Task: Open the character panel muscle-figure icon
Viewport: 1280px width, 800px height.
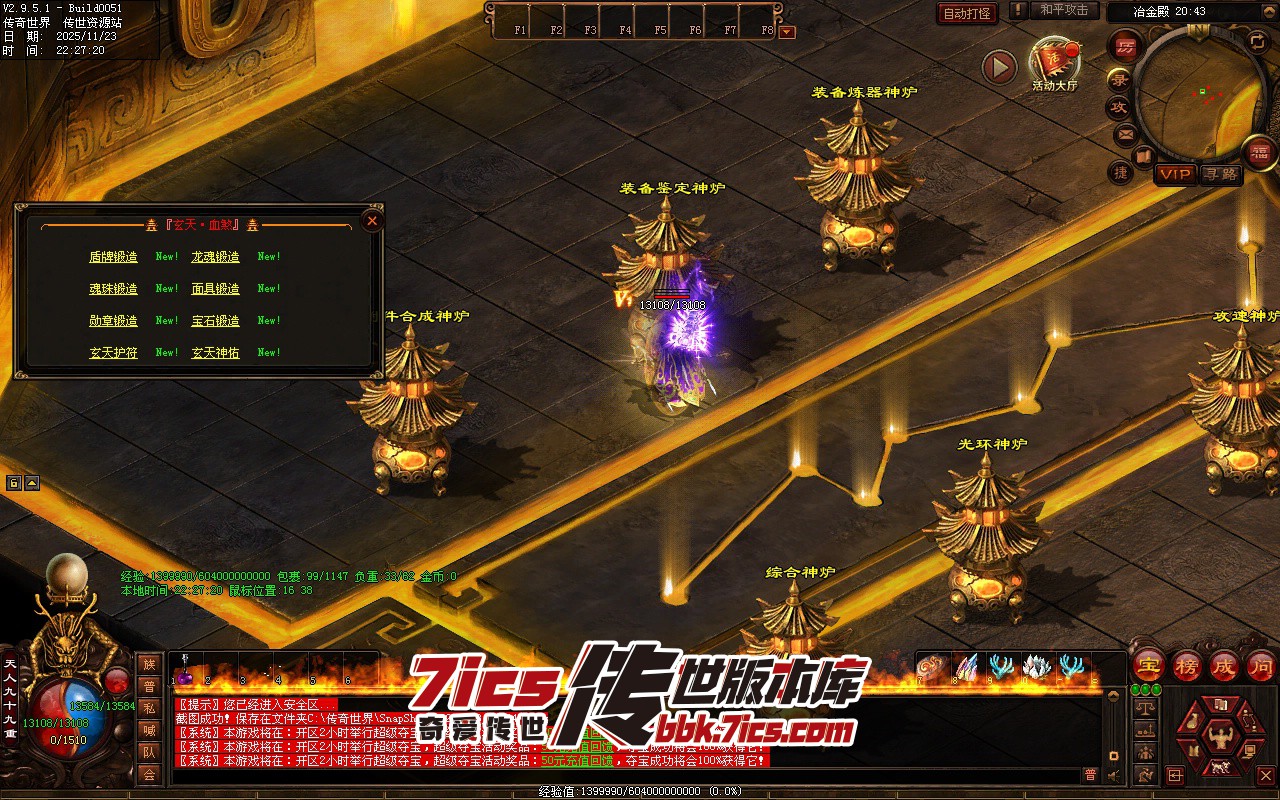Action: click(x=1219, y=738)
